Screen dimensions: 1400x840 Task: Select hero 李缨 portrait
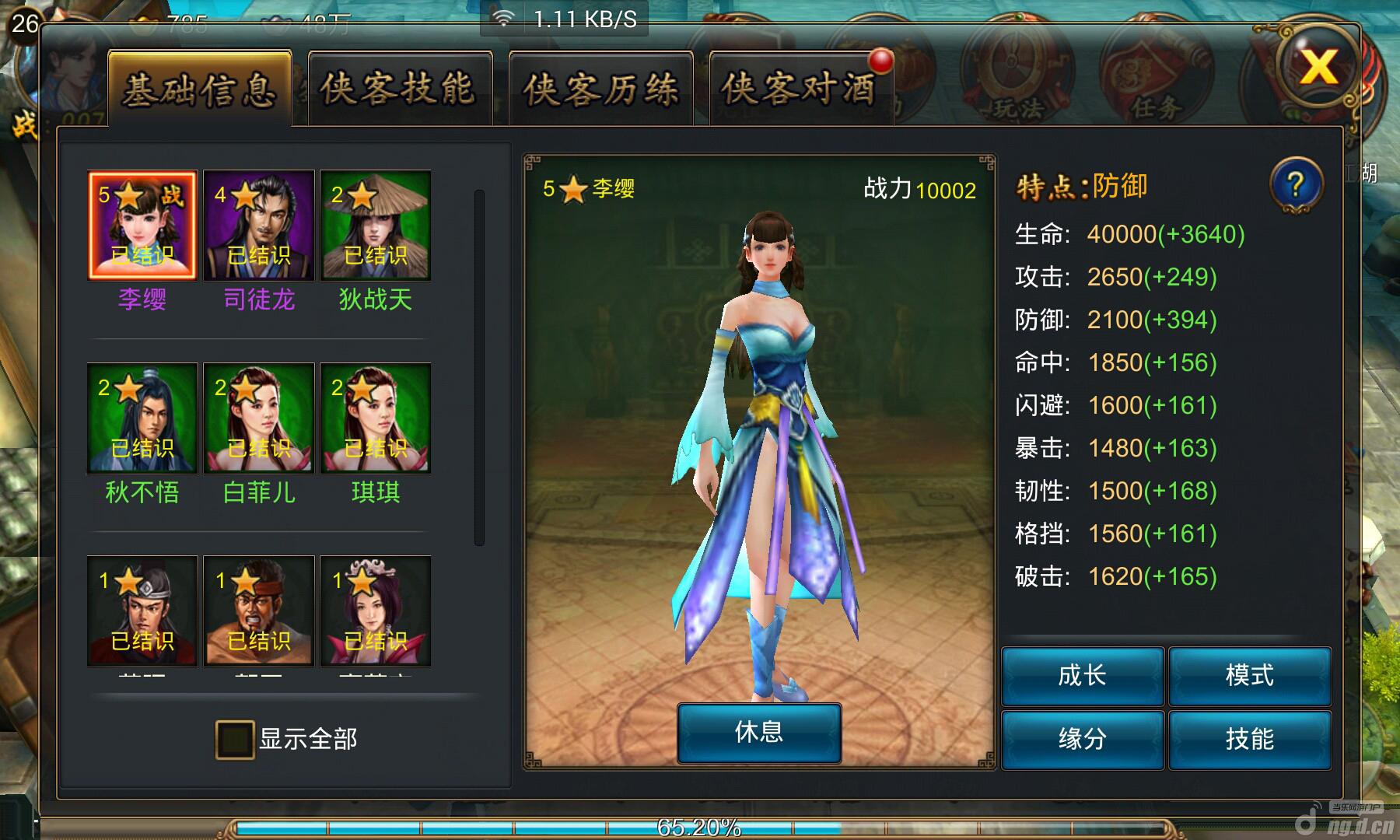click(142, 226)
